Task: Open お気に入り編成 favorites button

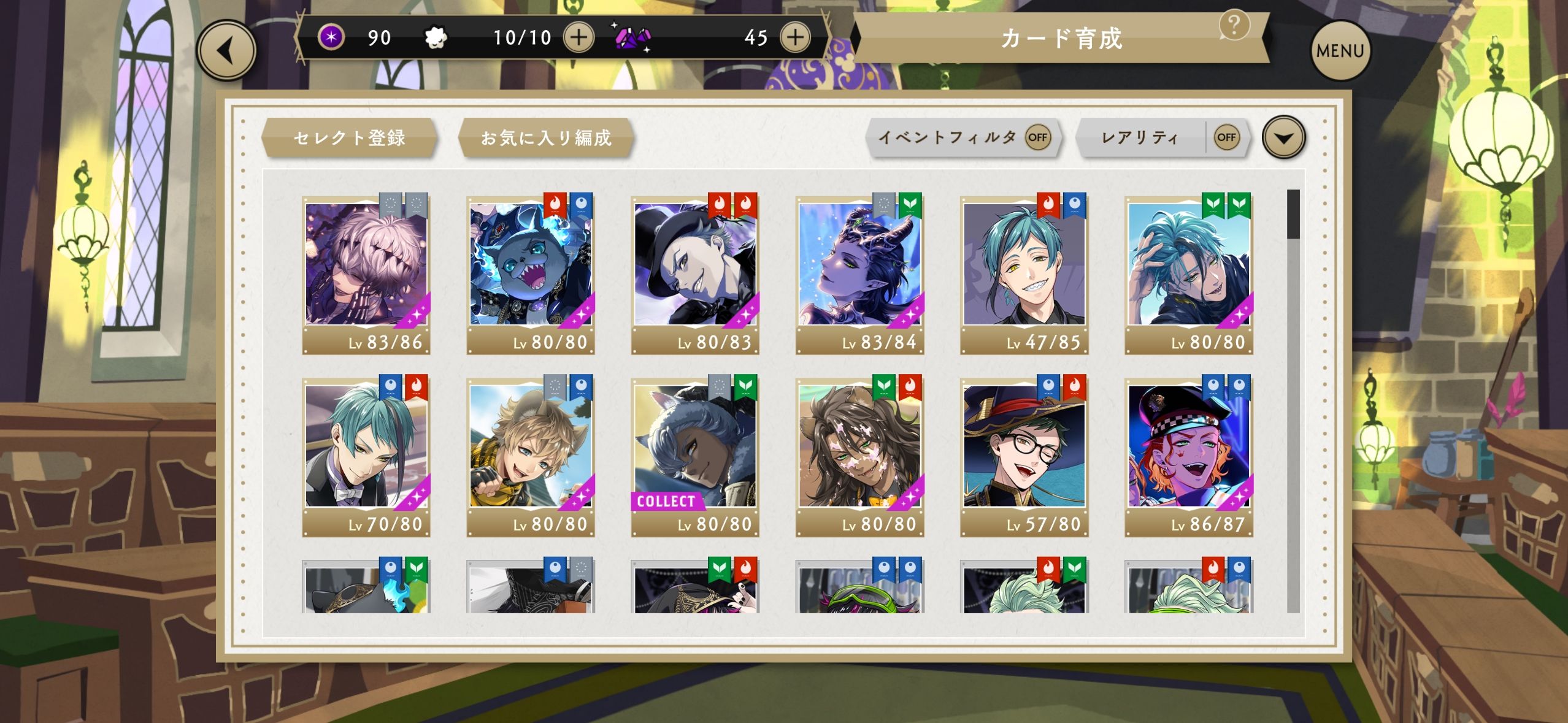Action: [546, 137]
